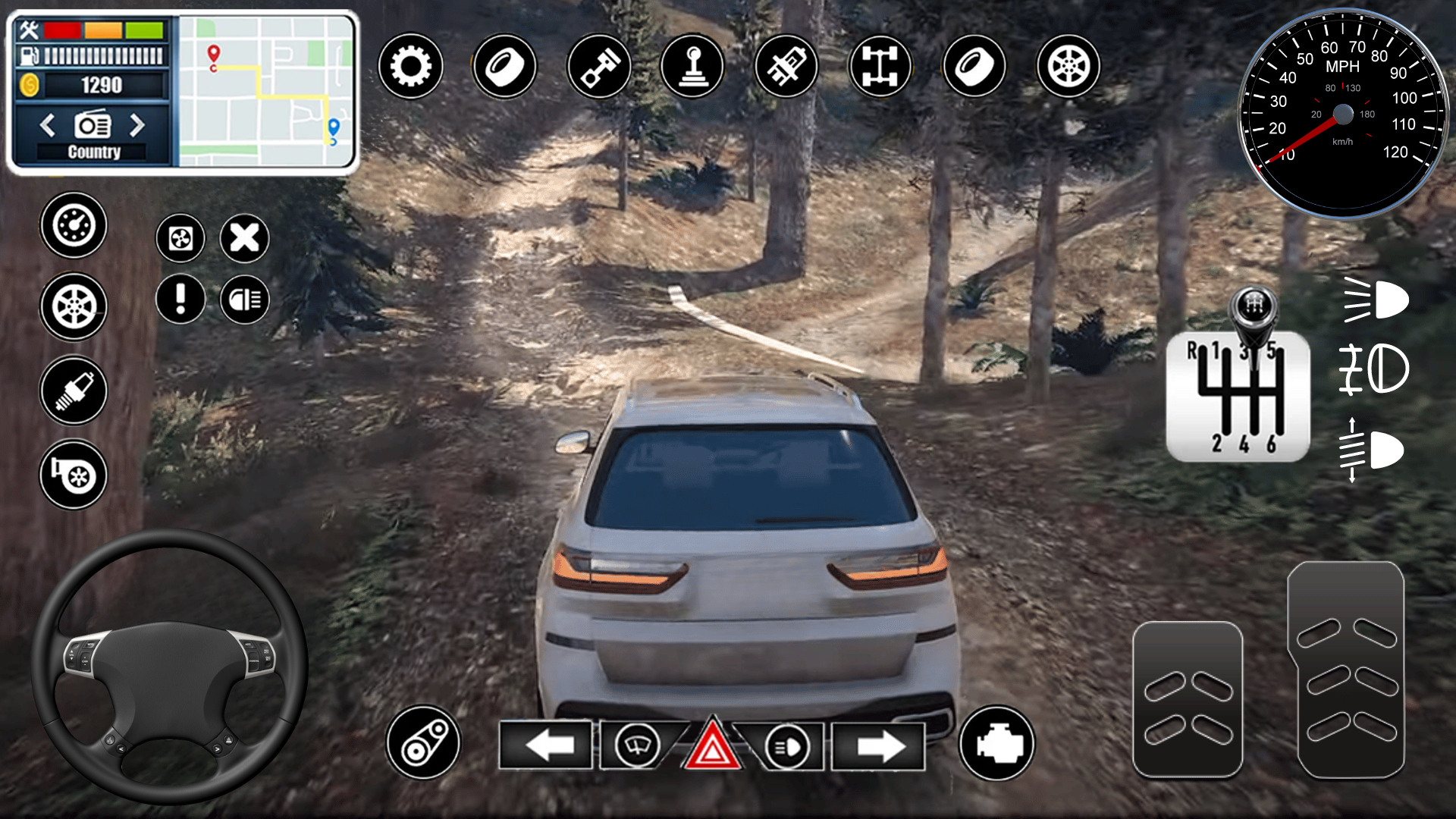
Task: Select the tire icon in the top toolbar
Action: (x=504, y=67)
